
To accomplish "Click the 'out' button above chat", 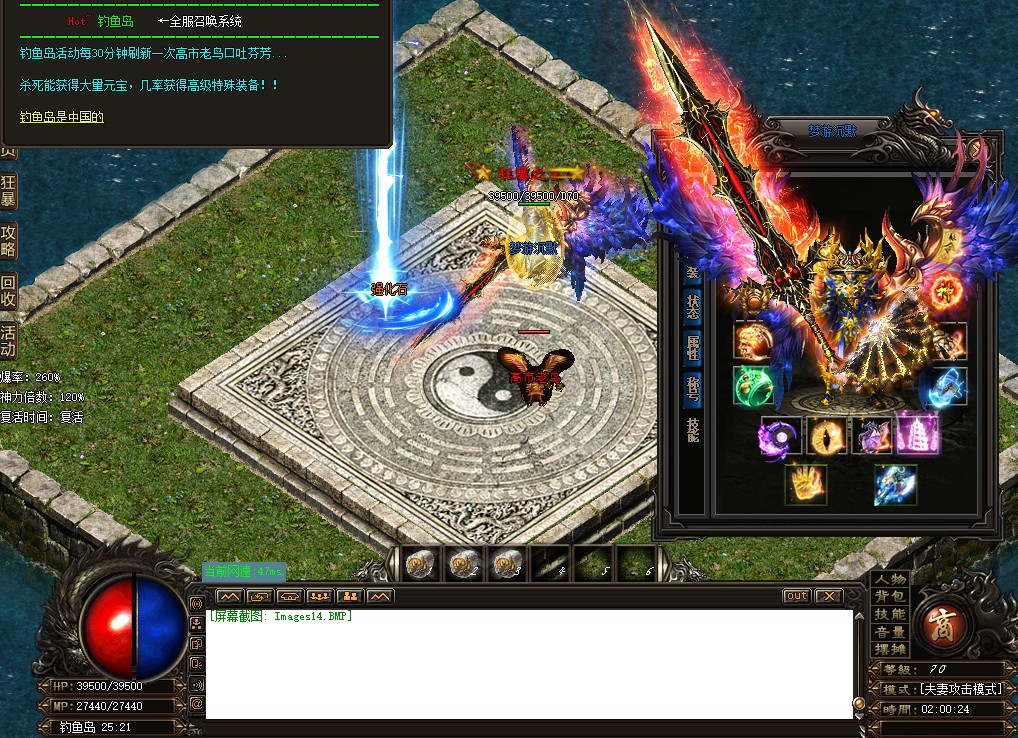I will point(796,596).
